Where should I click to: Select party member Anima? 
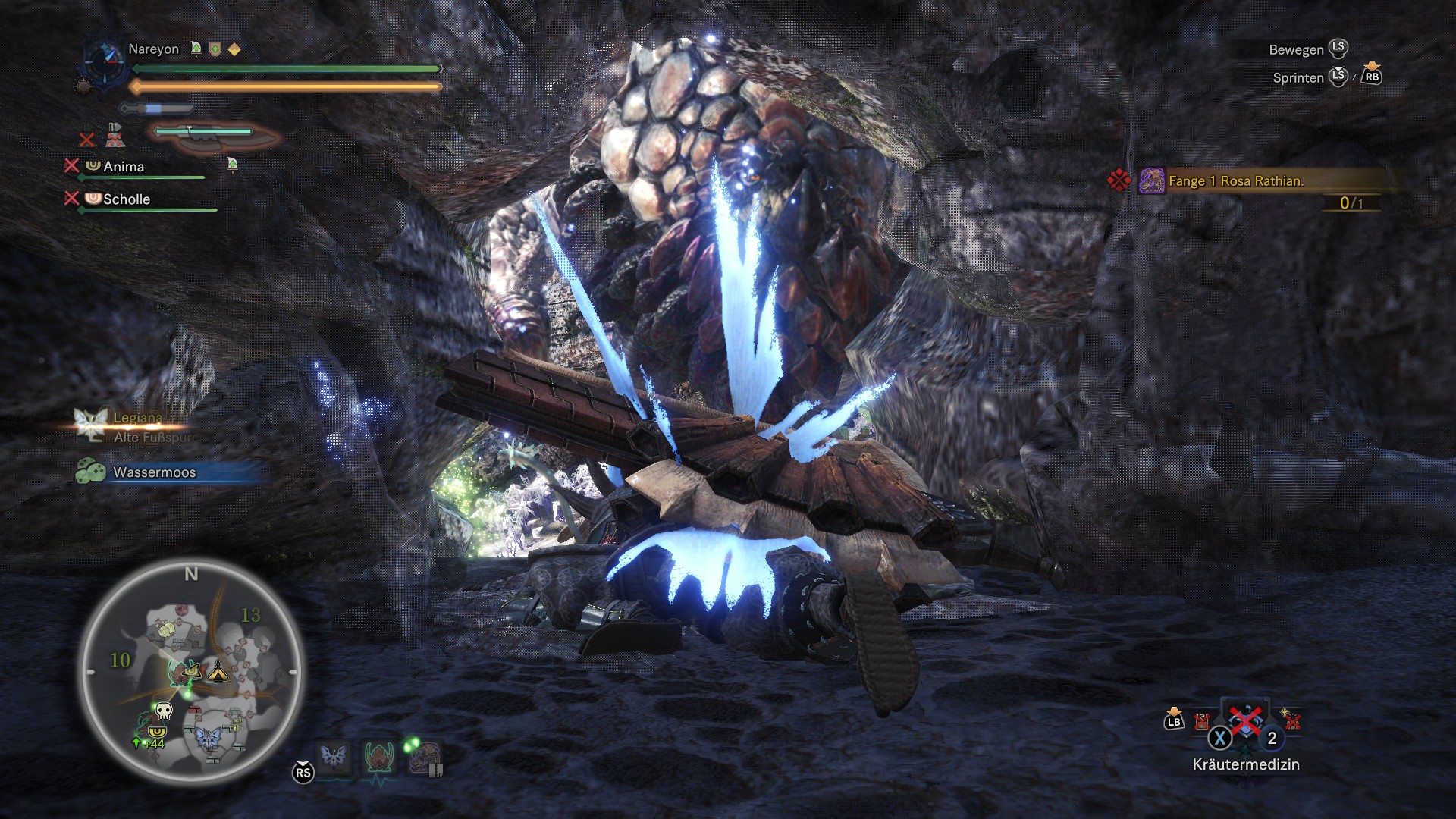coord(124,167)
